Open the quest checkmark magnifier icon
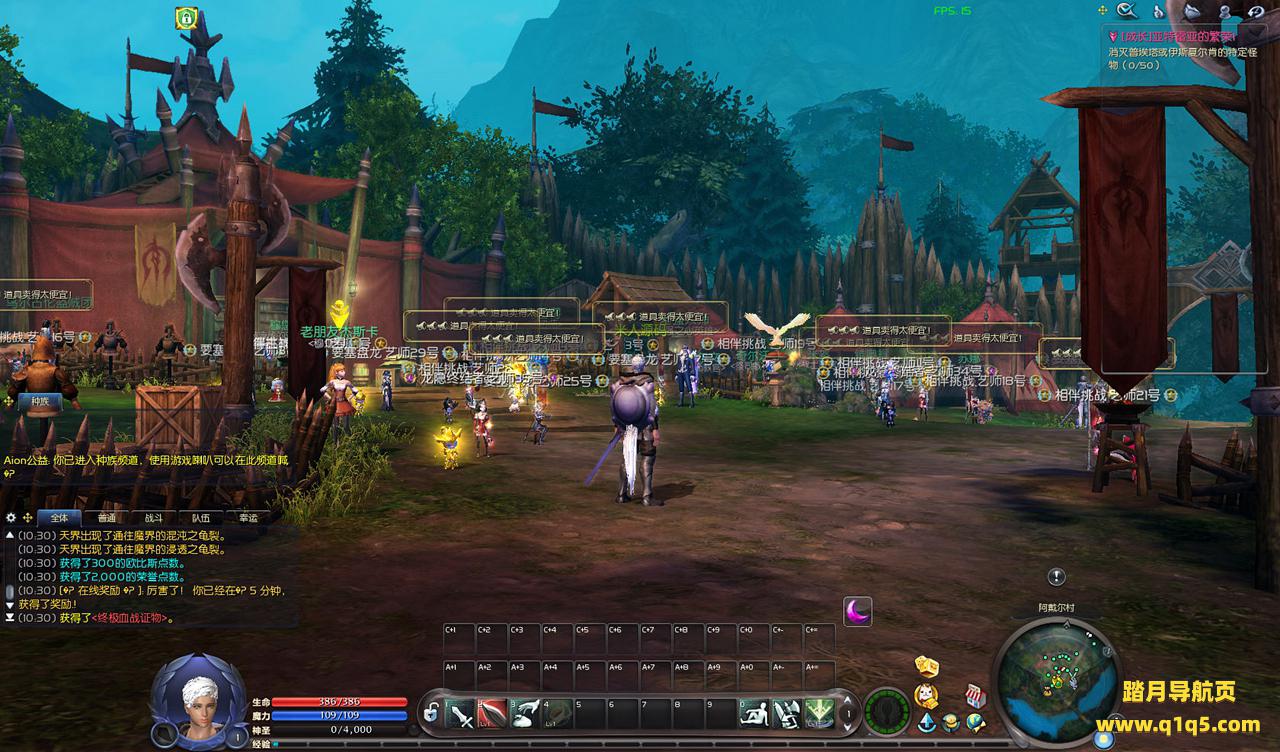 pos(1128,11)
